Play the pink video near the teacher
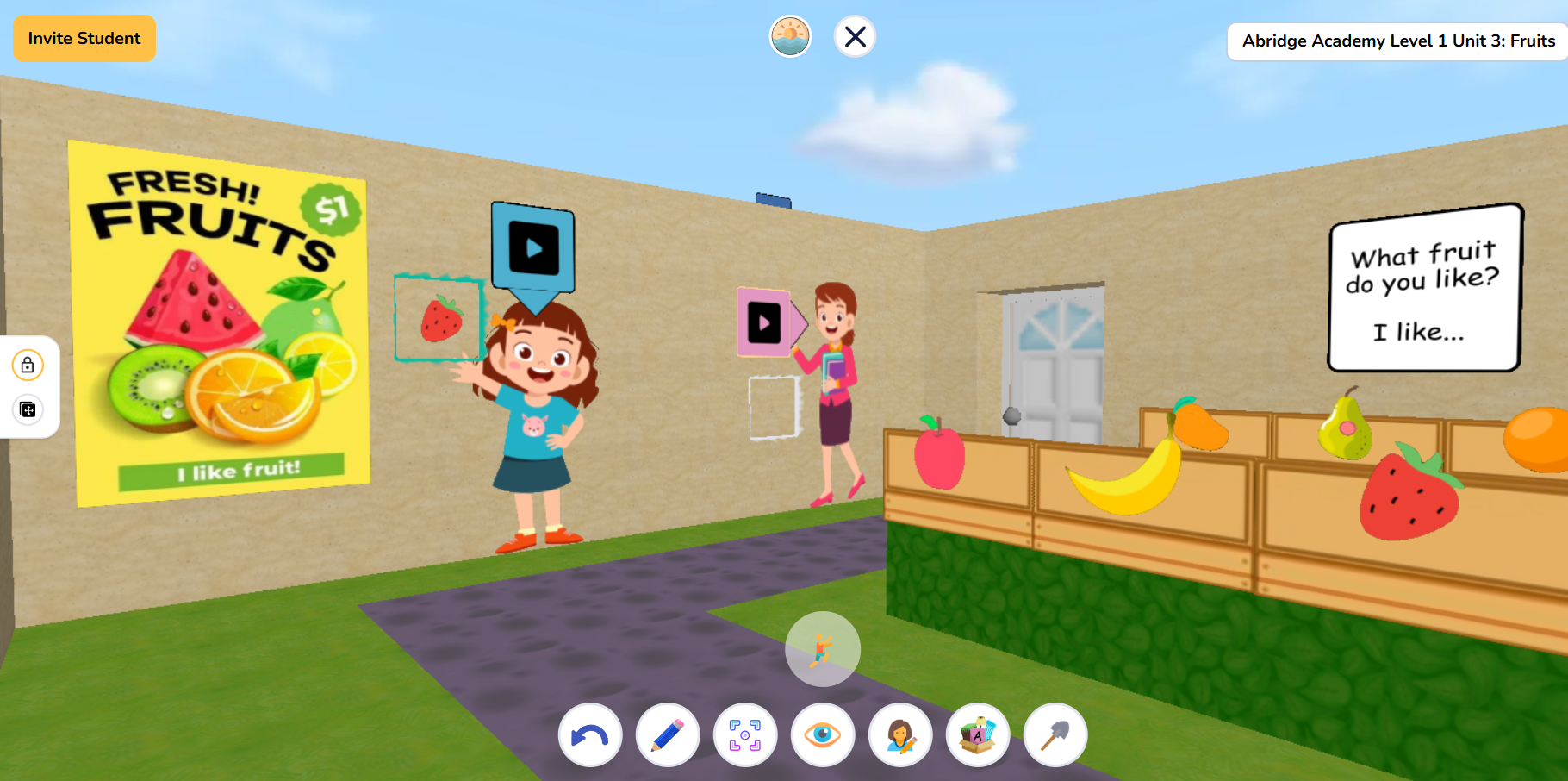 762,322
